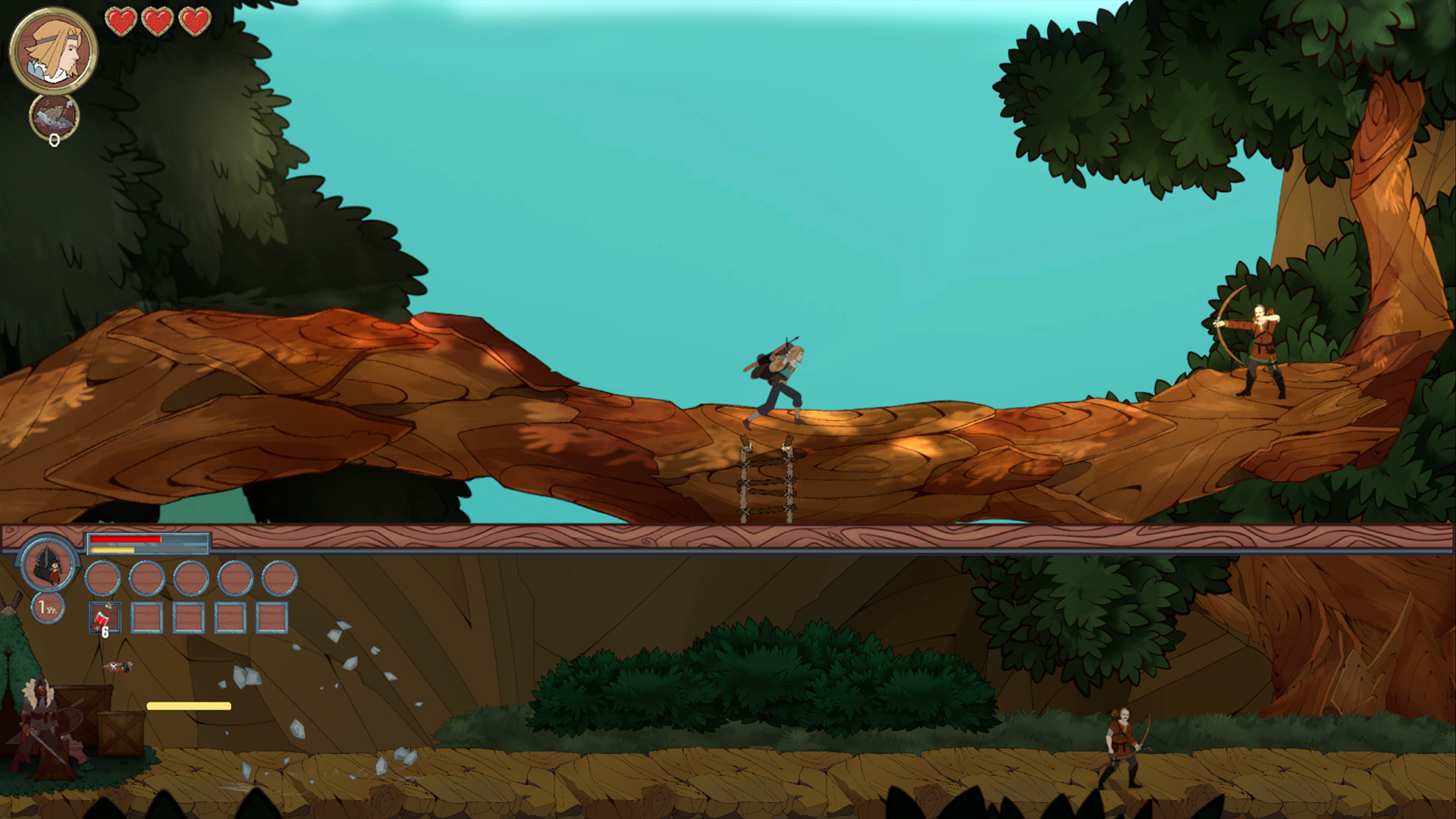
Task: Click the blonde hero portrait
Action: click(x=53, y=51)
